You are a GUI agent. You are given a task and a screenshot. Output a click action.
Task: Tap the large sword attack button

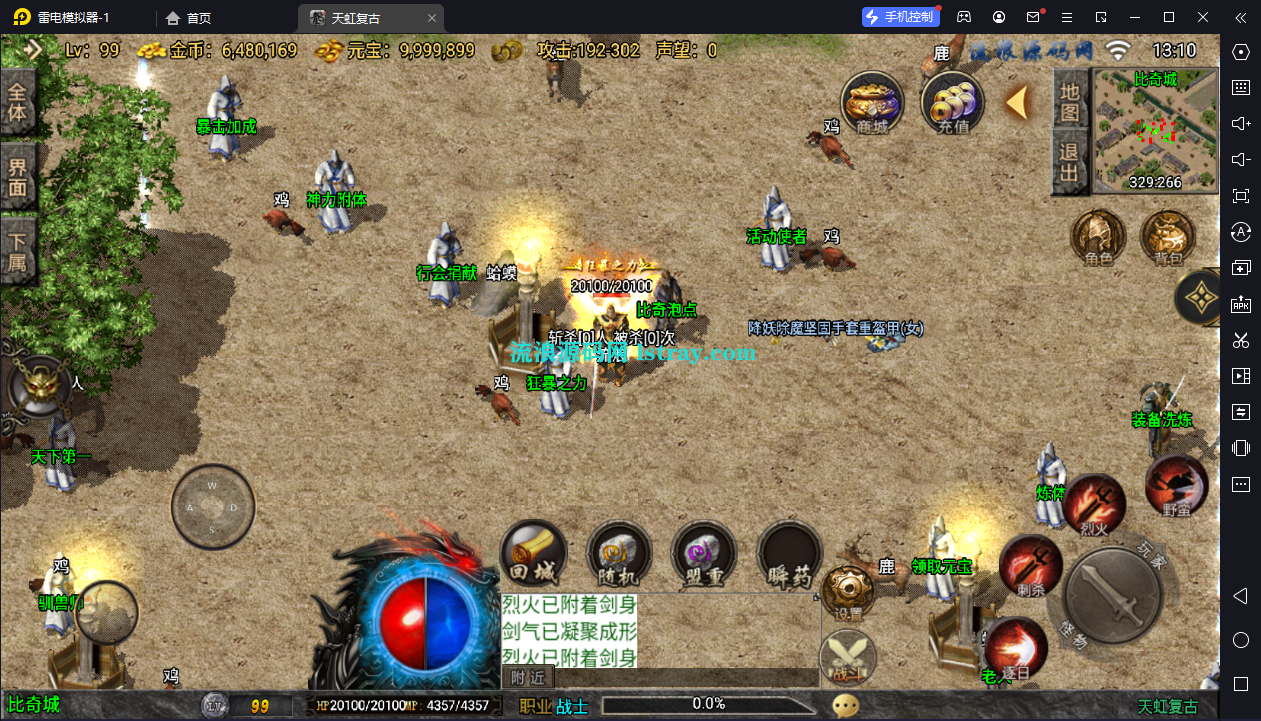[x=1112, y=595]
